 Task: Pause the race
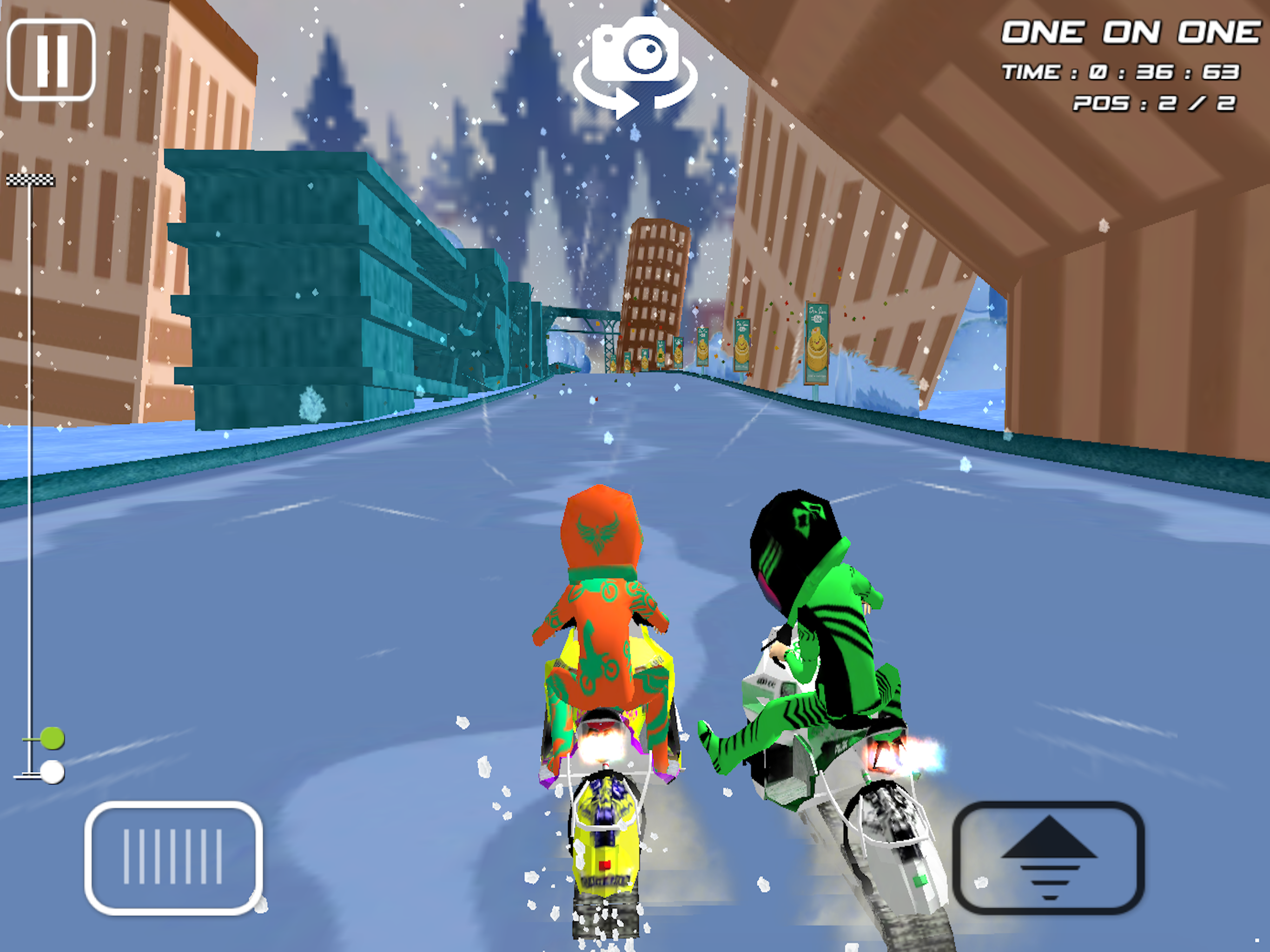[x=51, y=59]
